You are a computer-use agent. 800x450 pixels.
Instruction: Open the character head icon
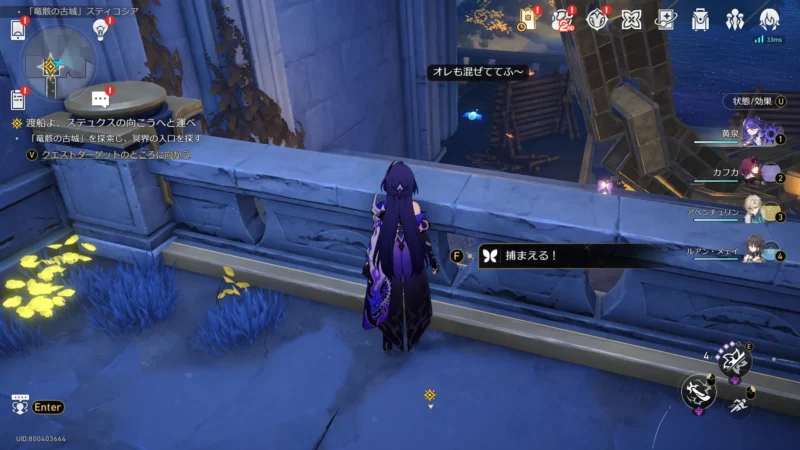769,19
